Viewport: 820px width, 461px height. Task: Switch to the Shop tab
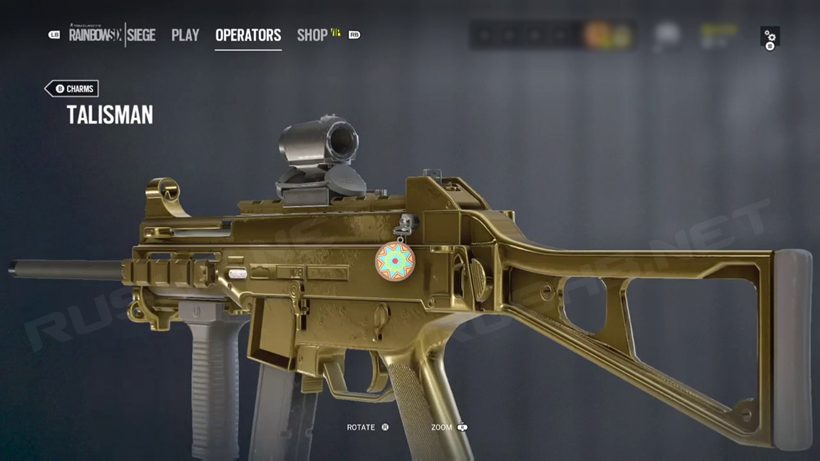(312, 35)
